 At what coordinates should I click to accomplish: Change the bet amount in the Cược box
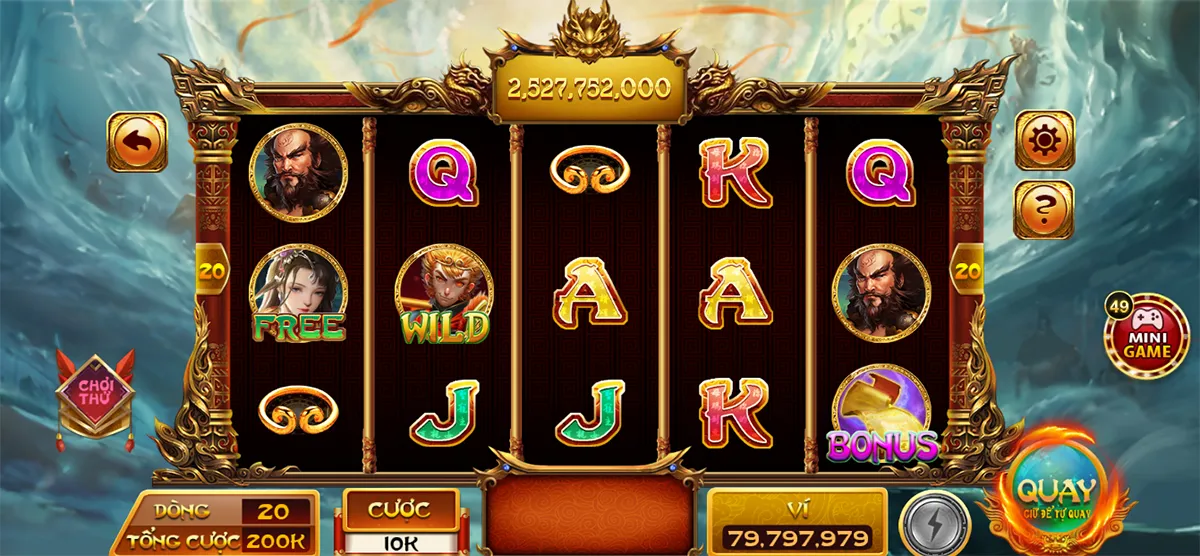pos(400,523)
